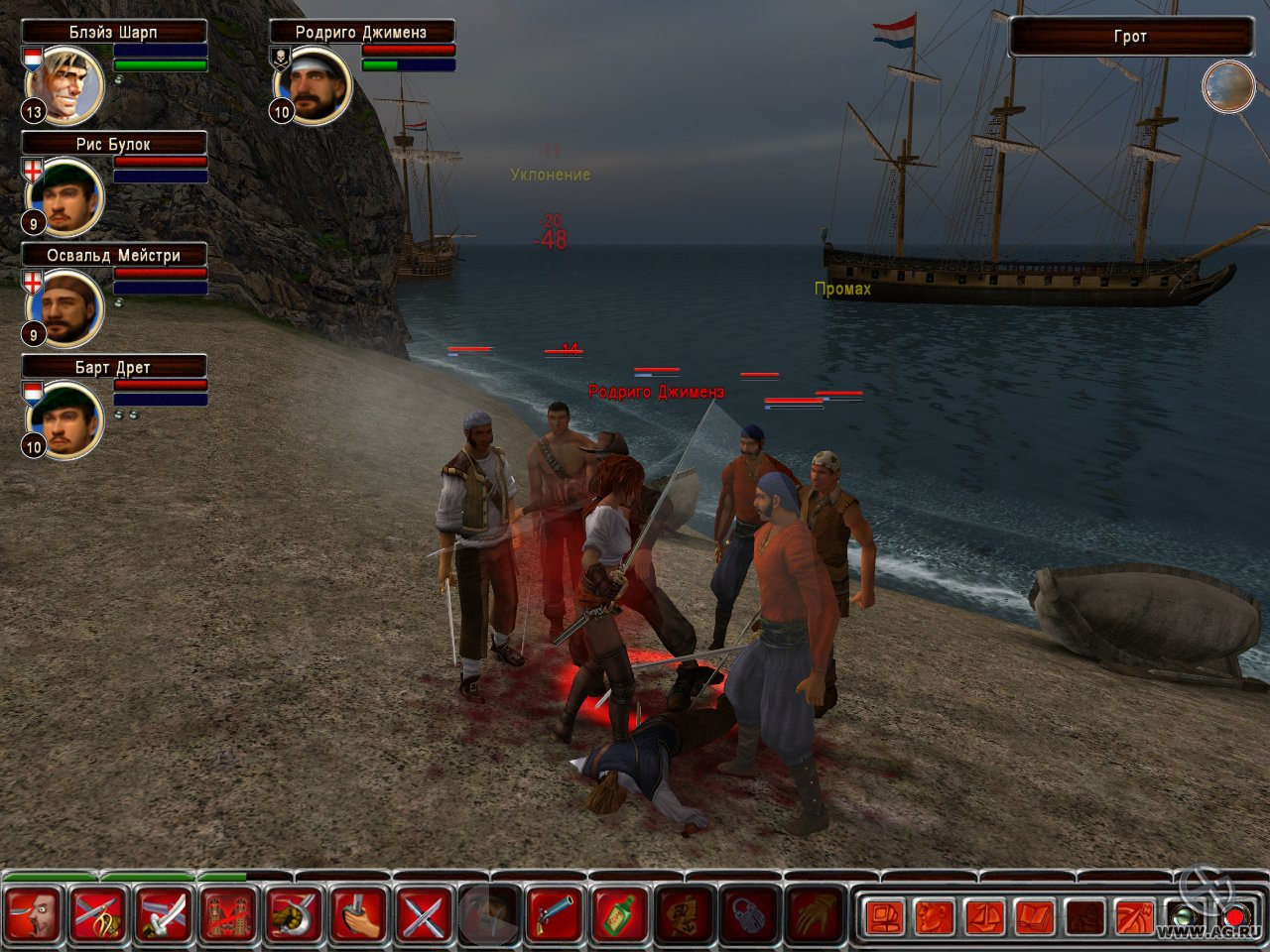
Task: Open the character head profile screen
Action: point(935,916)
